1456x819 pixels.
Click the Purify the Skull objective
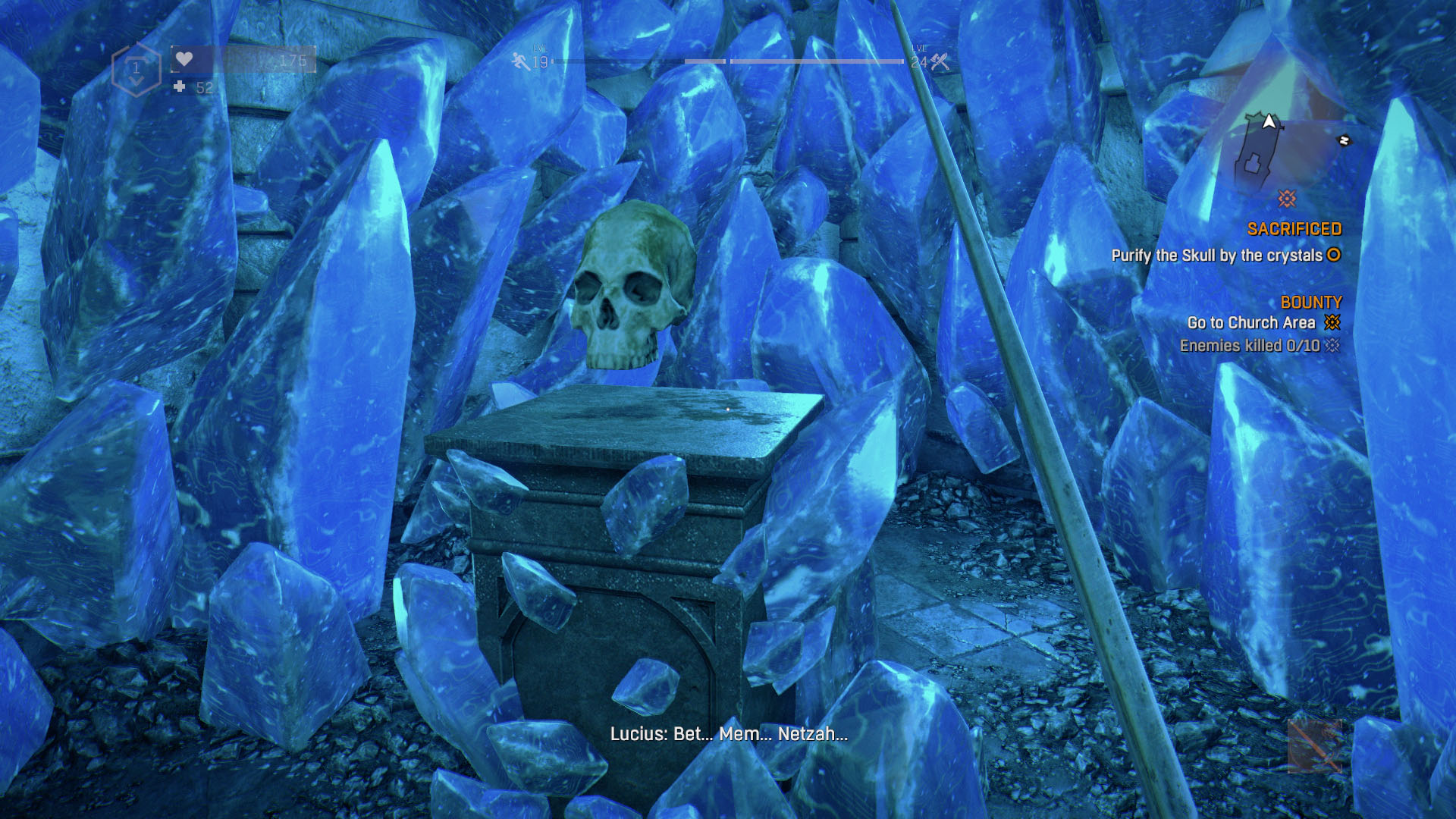point(1216,256)
